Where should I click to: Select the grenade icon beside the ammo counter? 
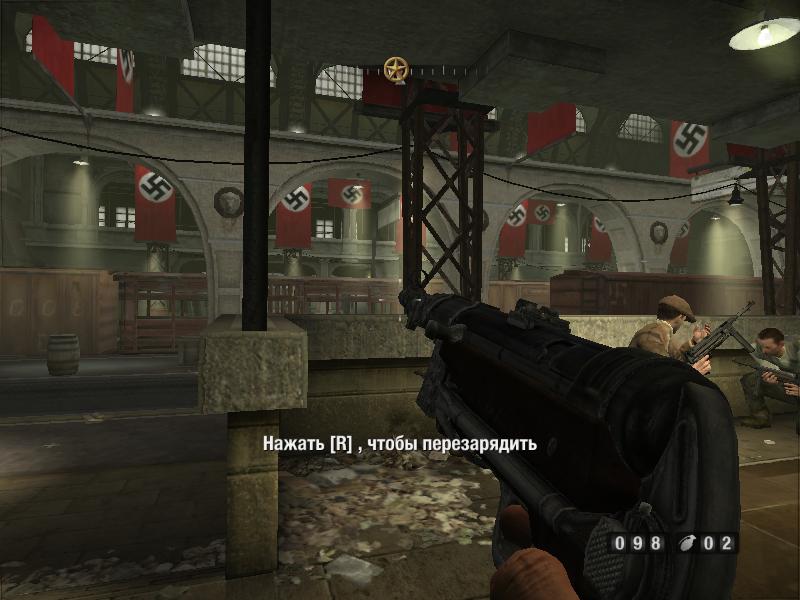[686, 544]
